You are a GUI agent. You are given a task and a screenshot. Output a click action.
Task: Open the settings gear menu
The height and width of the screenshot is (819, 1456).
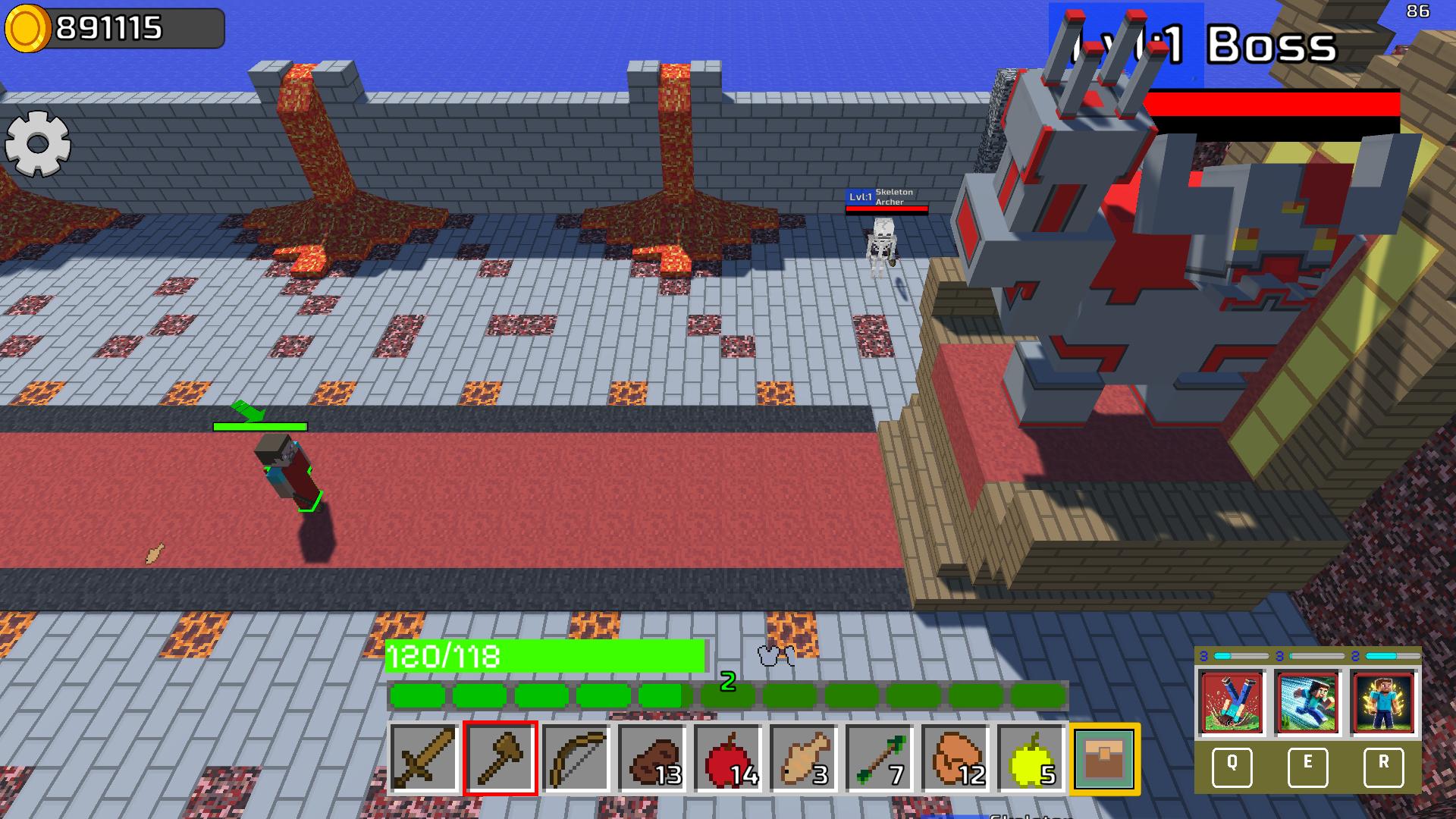coord(37,143)
